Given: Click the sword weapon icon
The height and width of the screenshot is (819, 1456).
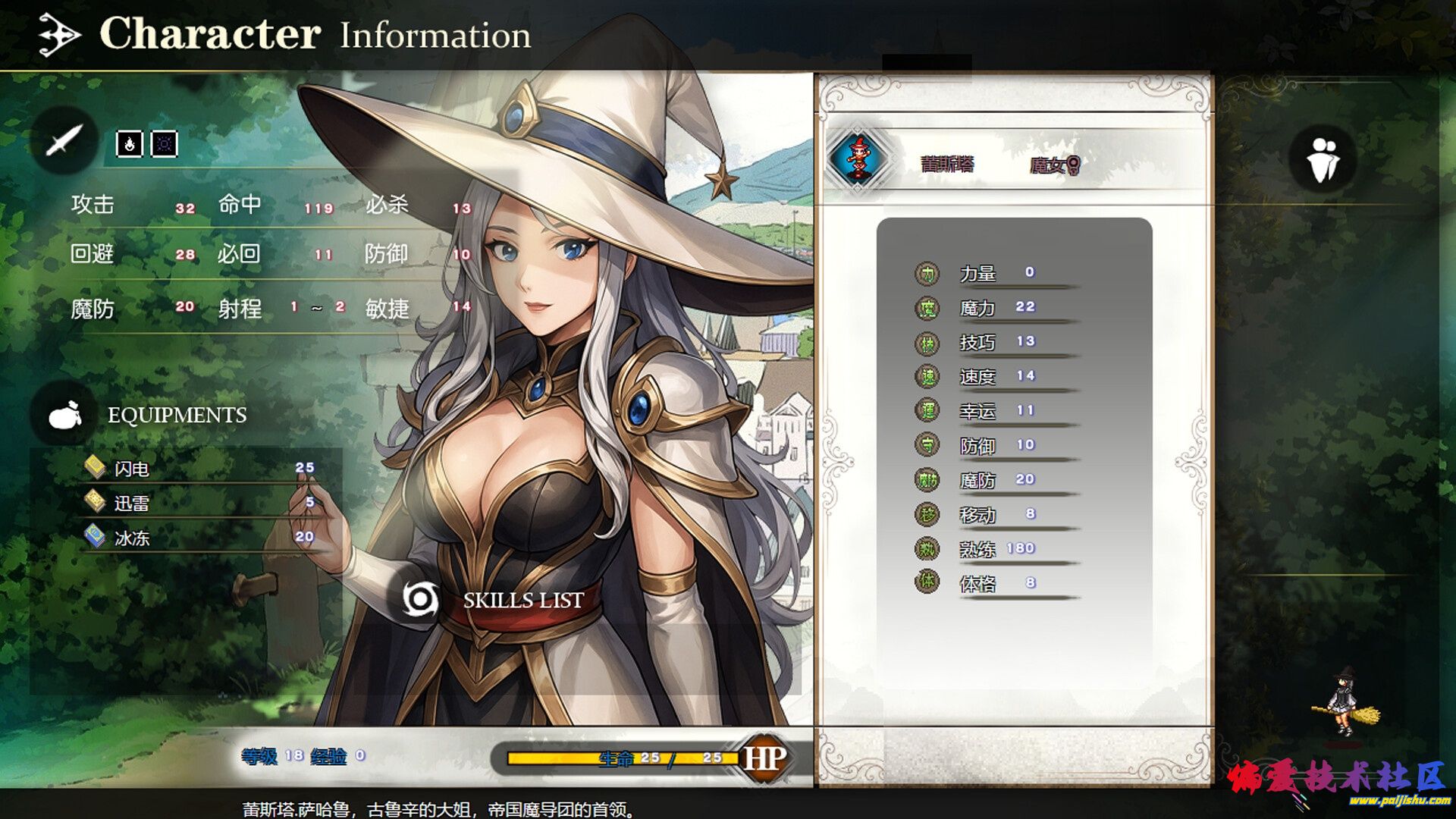Looking at the screenshot, I should pyautogui.click(x=64, y=140).
